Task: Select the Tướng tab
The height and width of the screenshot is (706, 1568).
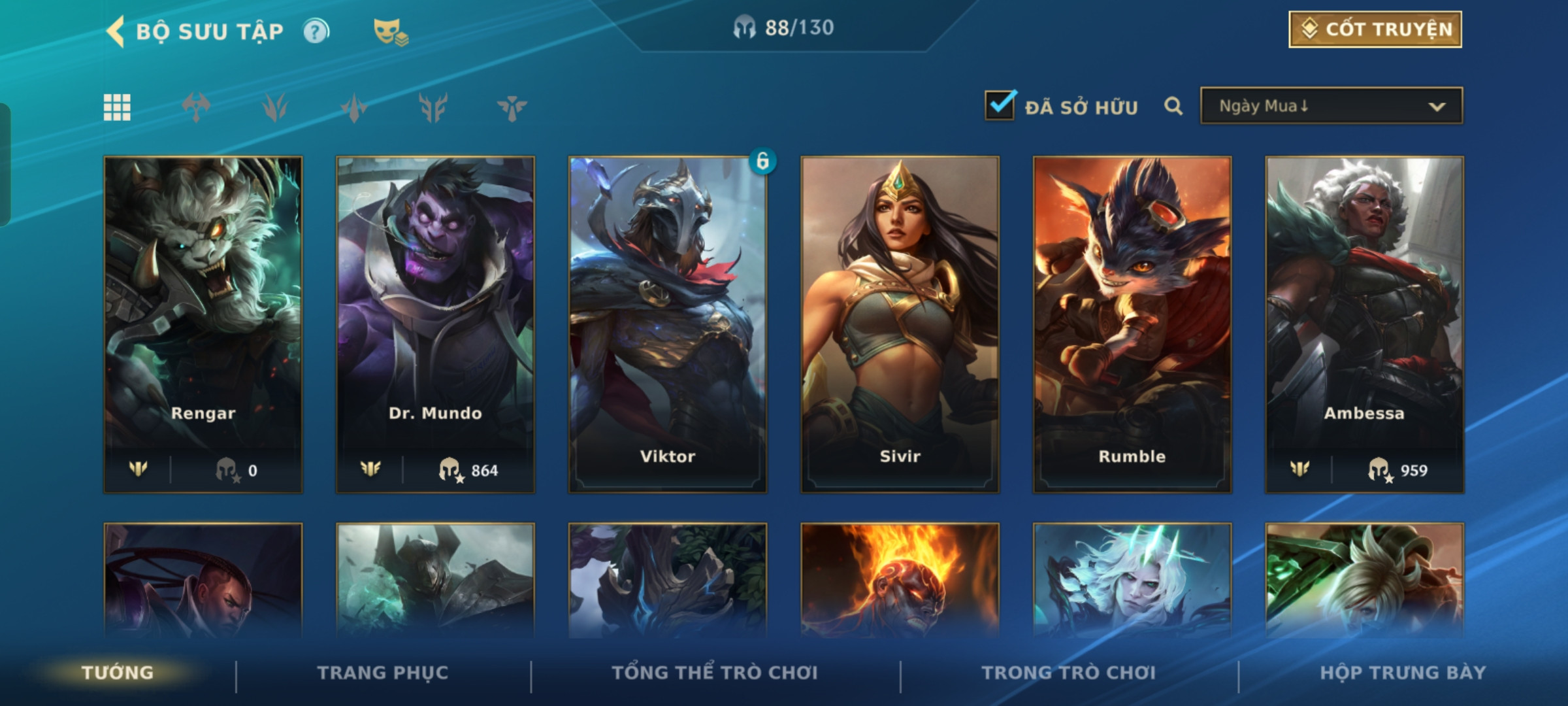Action: (118, 673)
